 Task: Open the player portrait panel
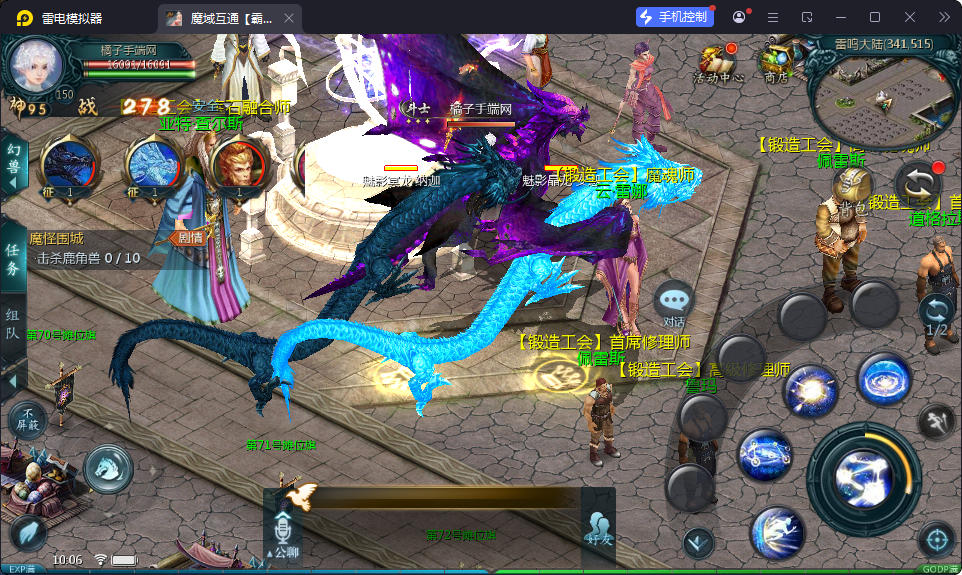tap(36, 66)
